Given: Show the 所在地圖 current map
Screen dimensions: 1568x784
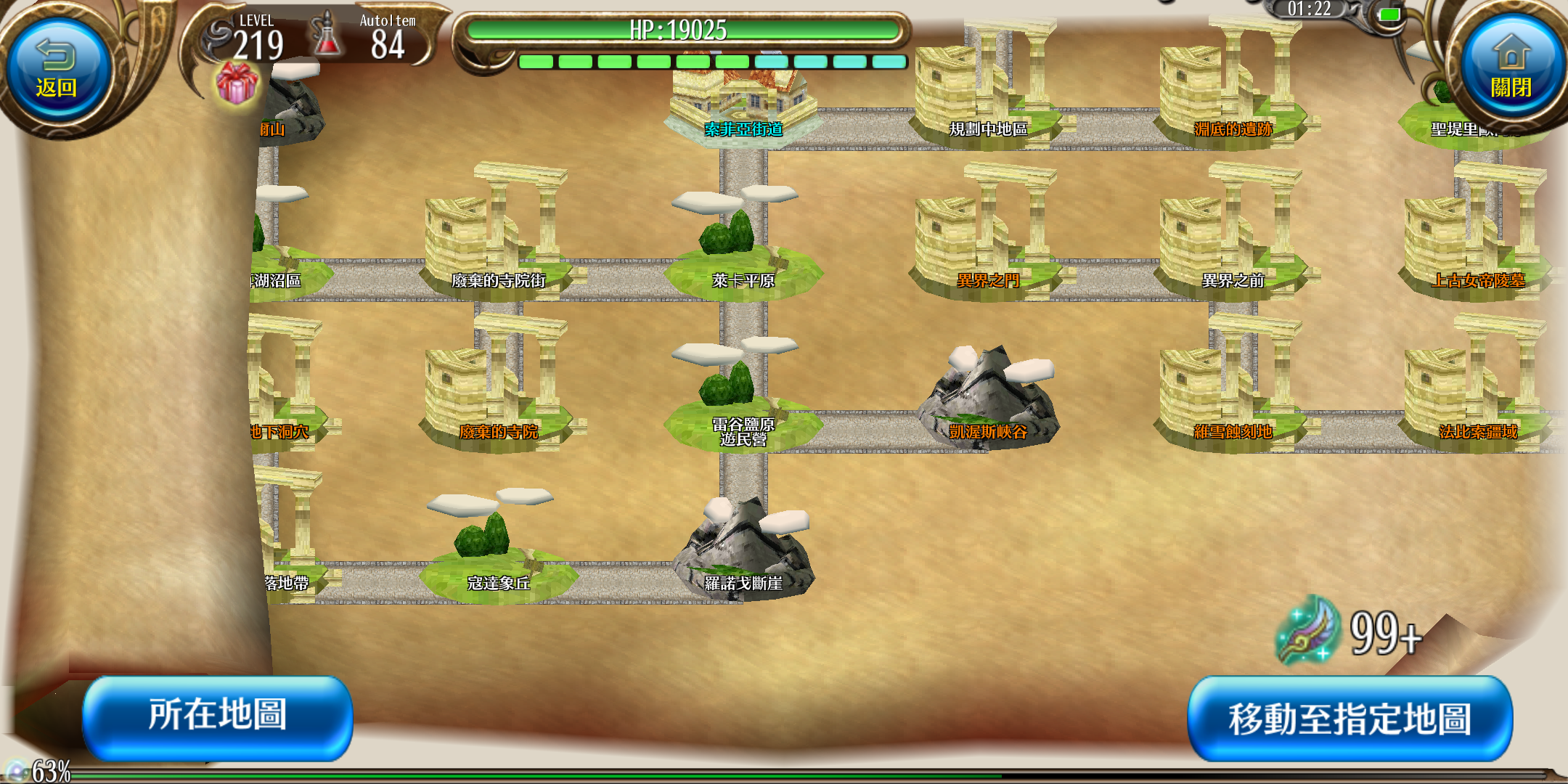Looking at the screenshot, I should [x=218, y=717].
